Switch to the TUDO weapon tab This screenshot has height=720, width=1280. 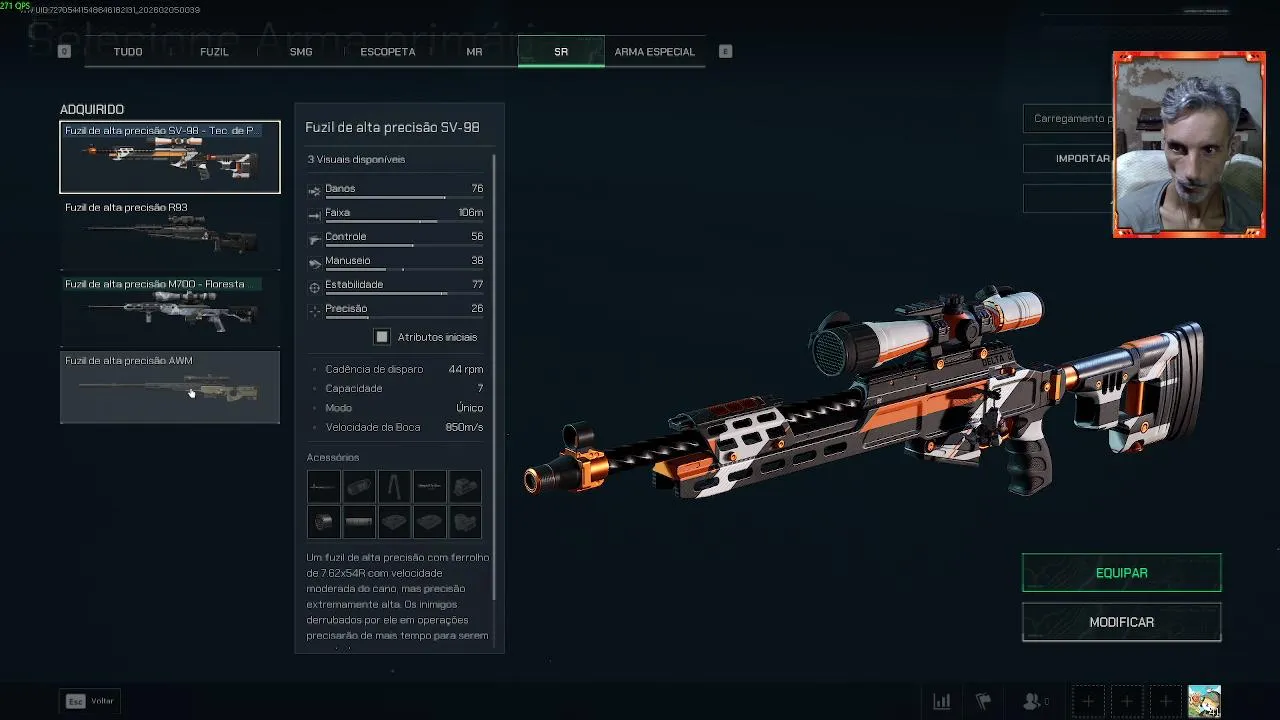128,52
